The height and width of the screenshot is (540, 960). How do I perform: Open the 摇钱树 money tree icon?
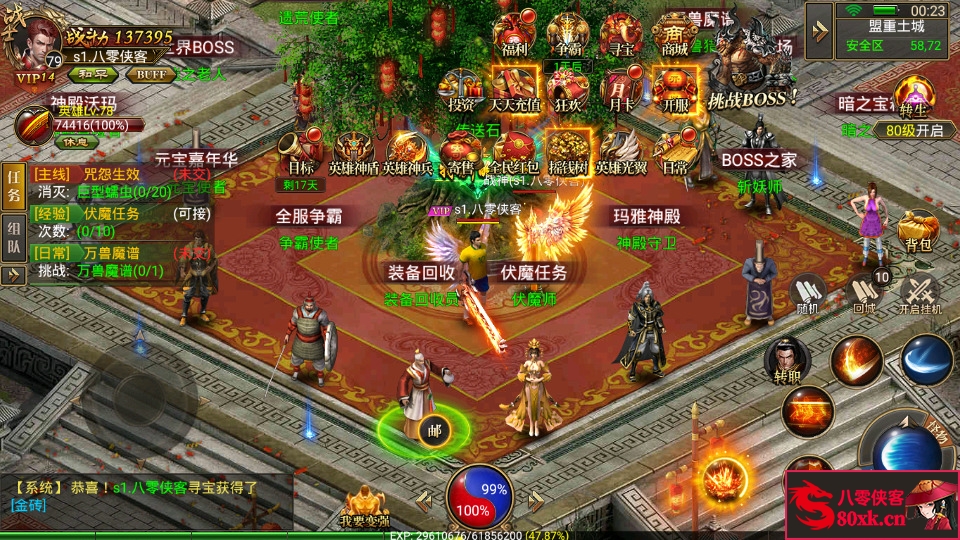click(x=568, y=154)
